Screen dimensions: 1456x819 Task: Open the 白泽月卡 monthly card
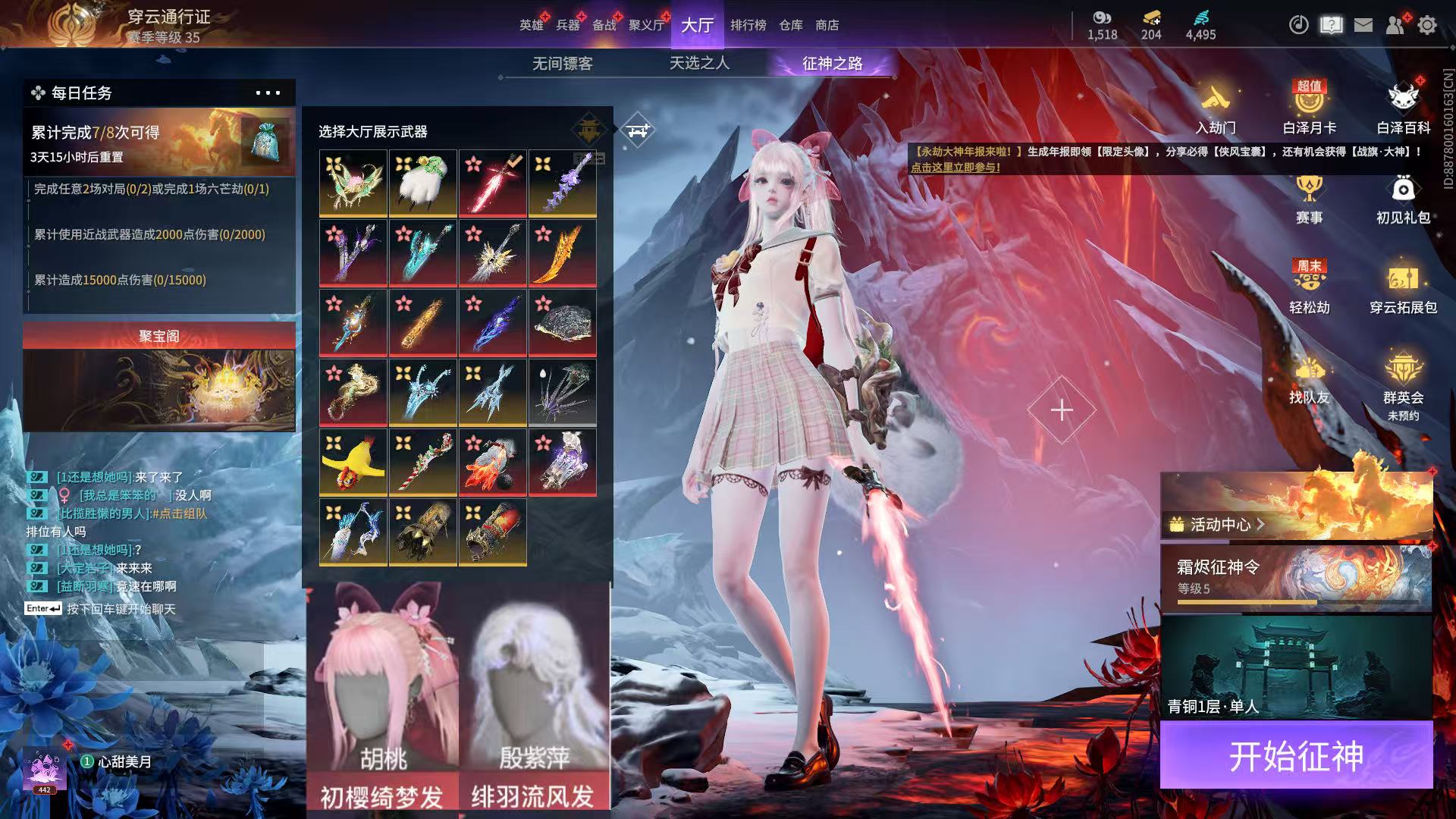pyautogui.click(x=1309, y=106)
